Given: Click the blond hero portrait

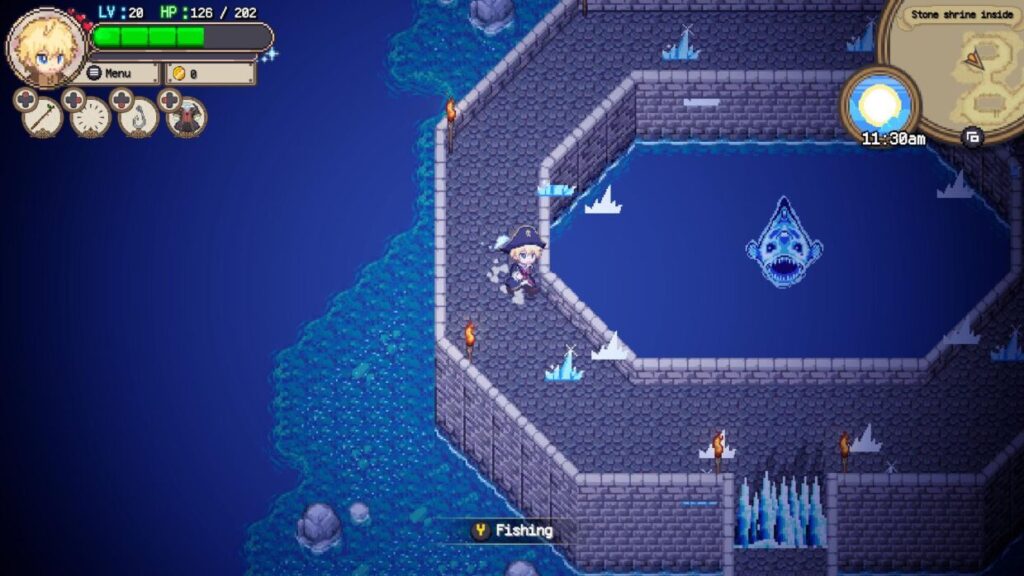Looking at the screenshot, I should click(47, 48).
